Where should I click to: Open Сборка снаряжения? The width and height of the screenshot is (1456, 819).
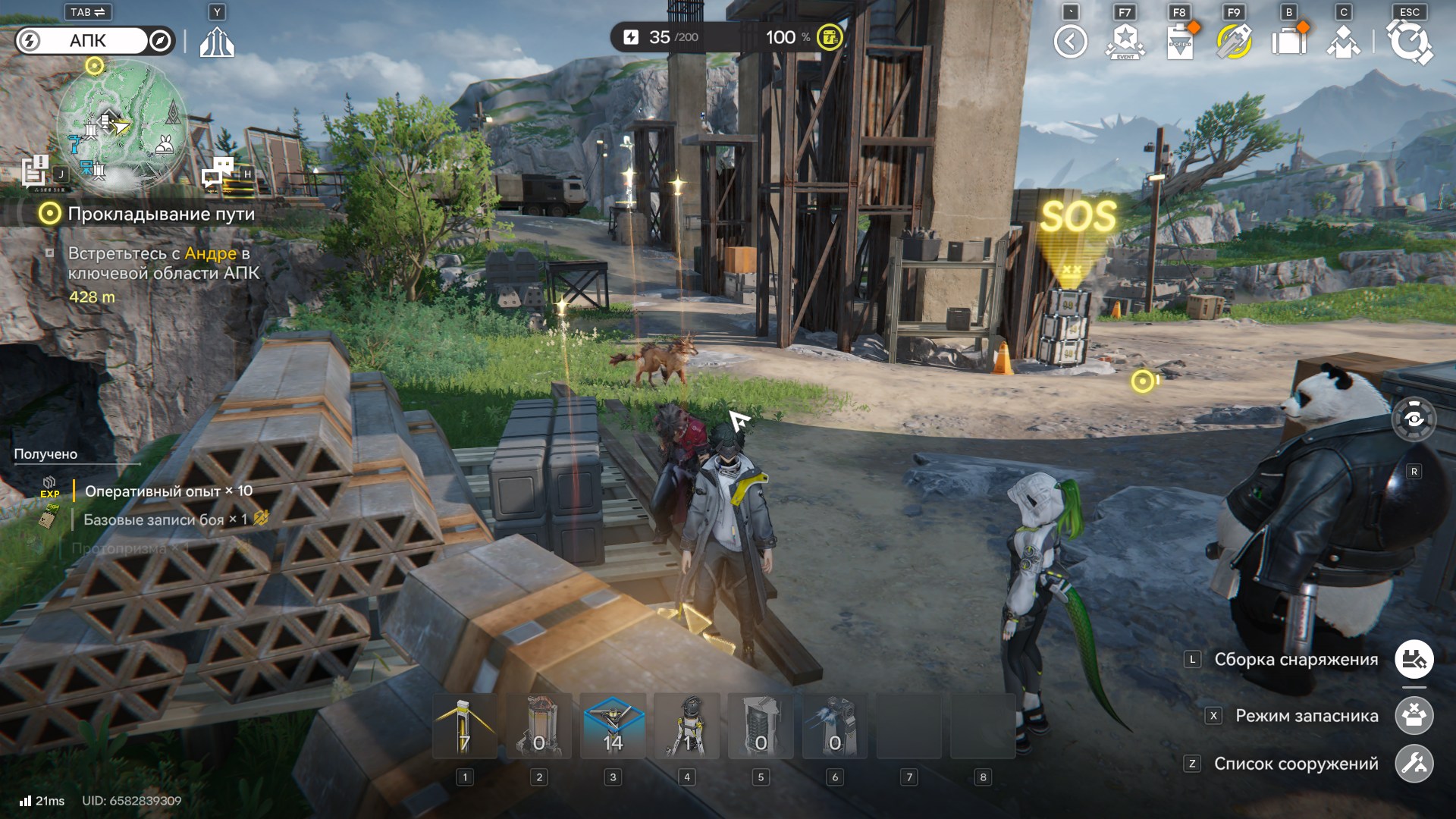tap(1414, 660)
